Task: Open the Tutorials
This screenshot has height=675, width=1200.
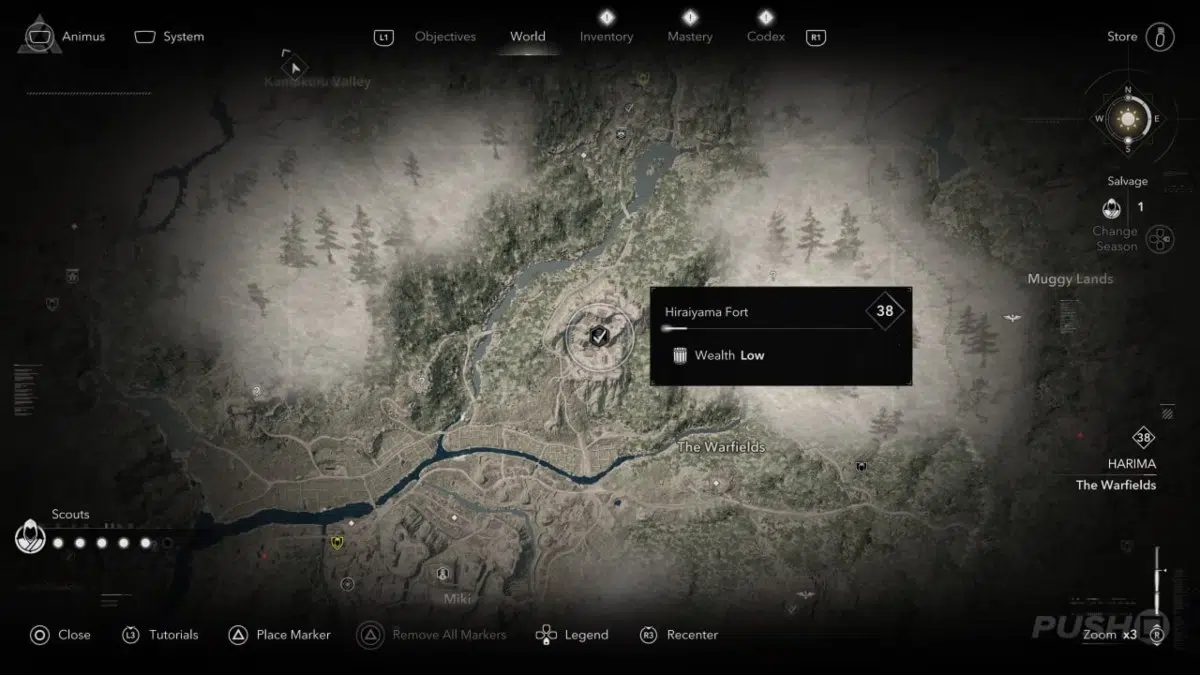Action: (x=173, y=635)
